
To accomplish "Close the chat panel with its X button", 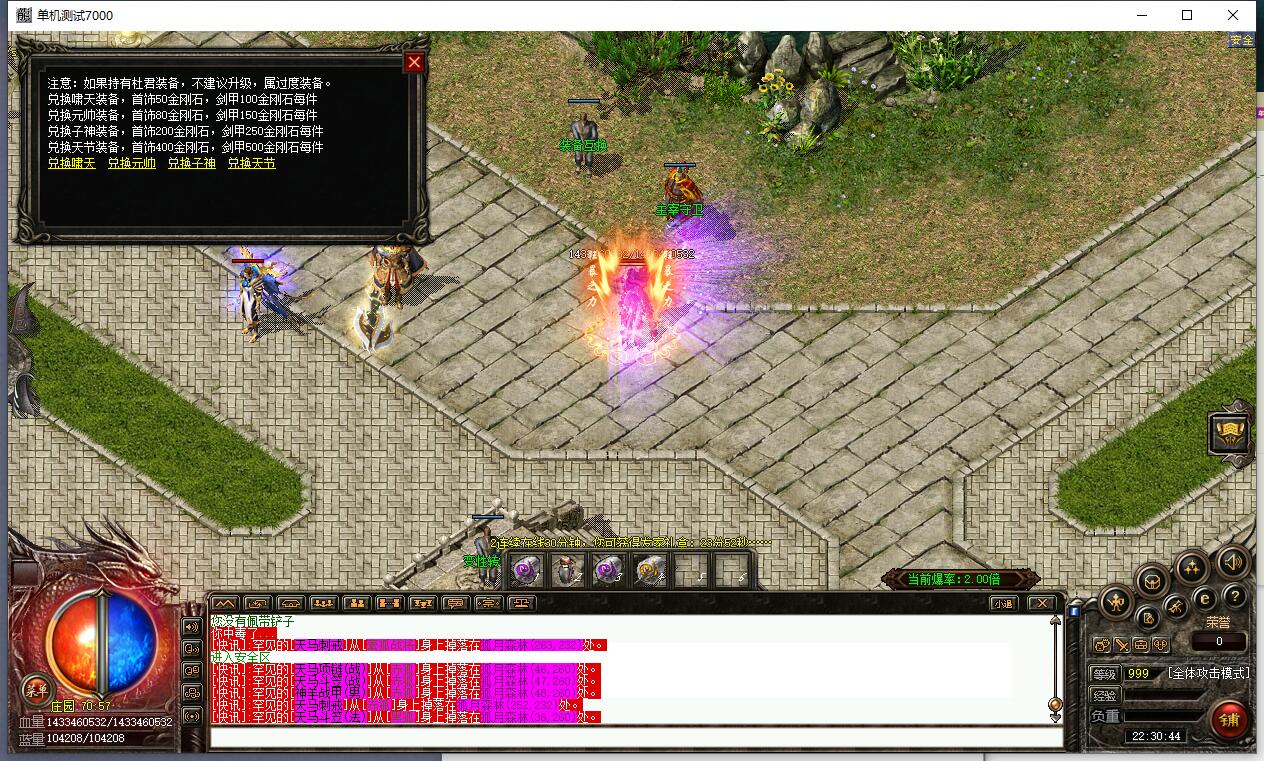I will 1041,603.
